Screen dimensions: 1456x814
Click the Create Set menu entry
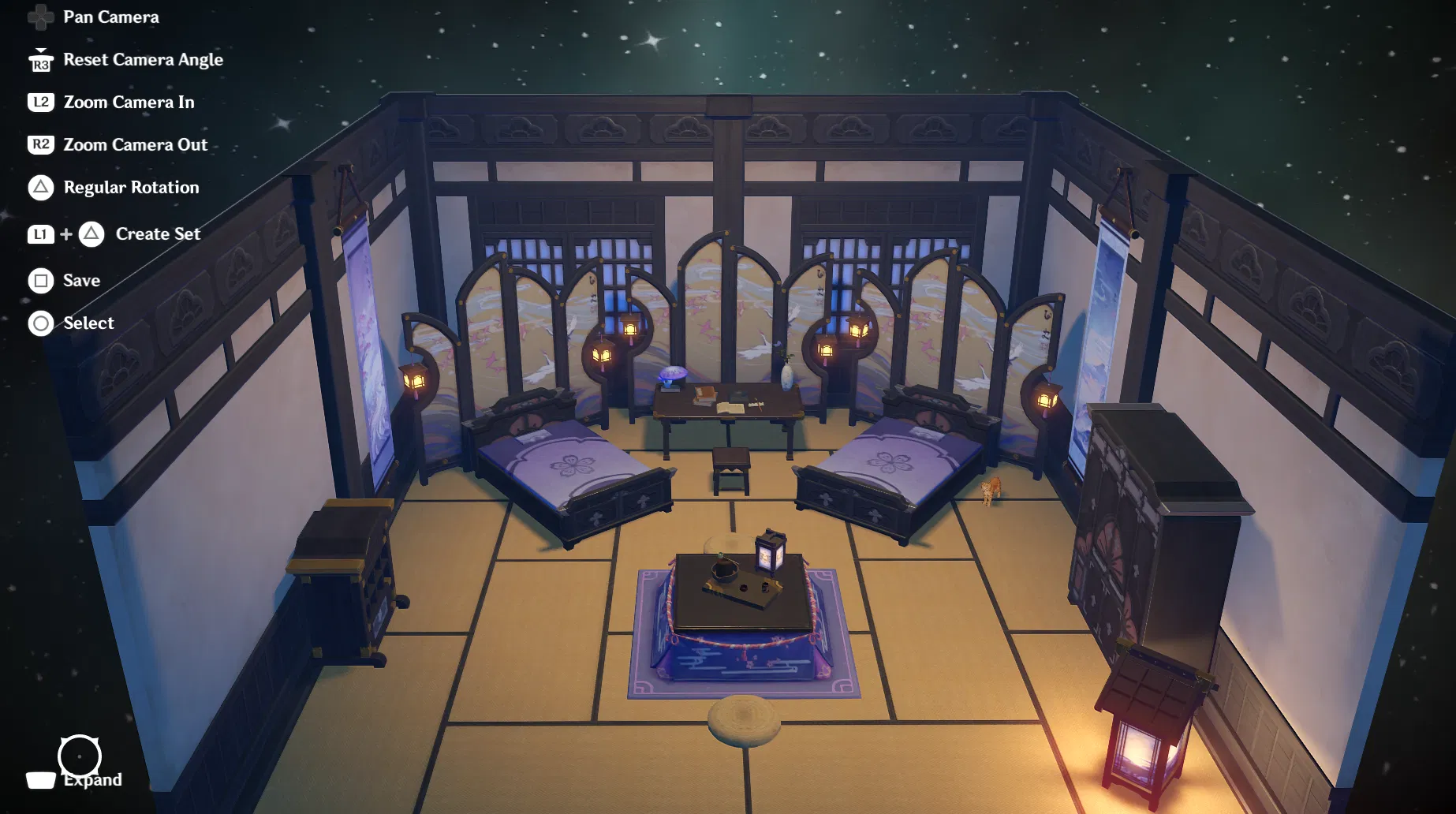157,233
